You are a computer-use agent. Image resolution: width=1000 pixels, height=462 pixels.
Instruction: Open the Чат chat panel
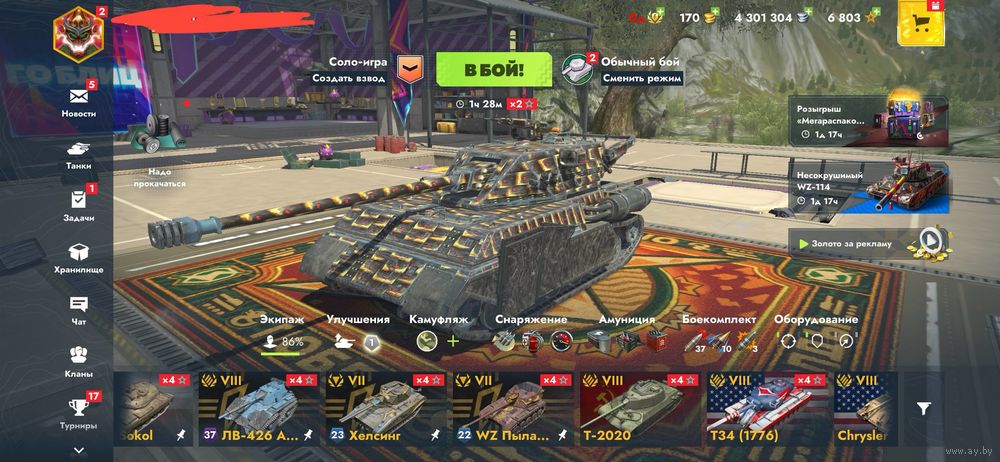(x=79, y=309)
